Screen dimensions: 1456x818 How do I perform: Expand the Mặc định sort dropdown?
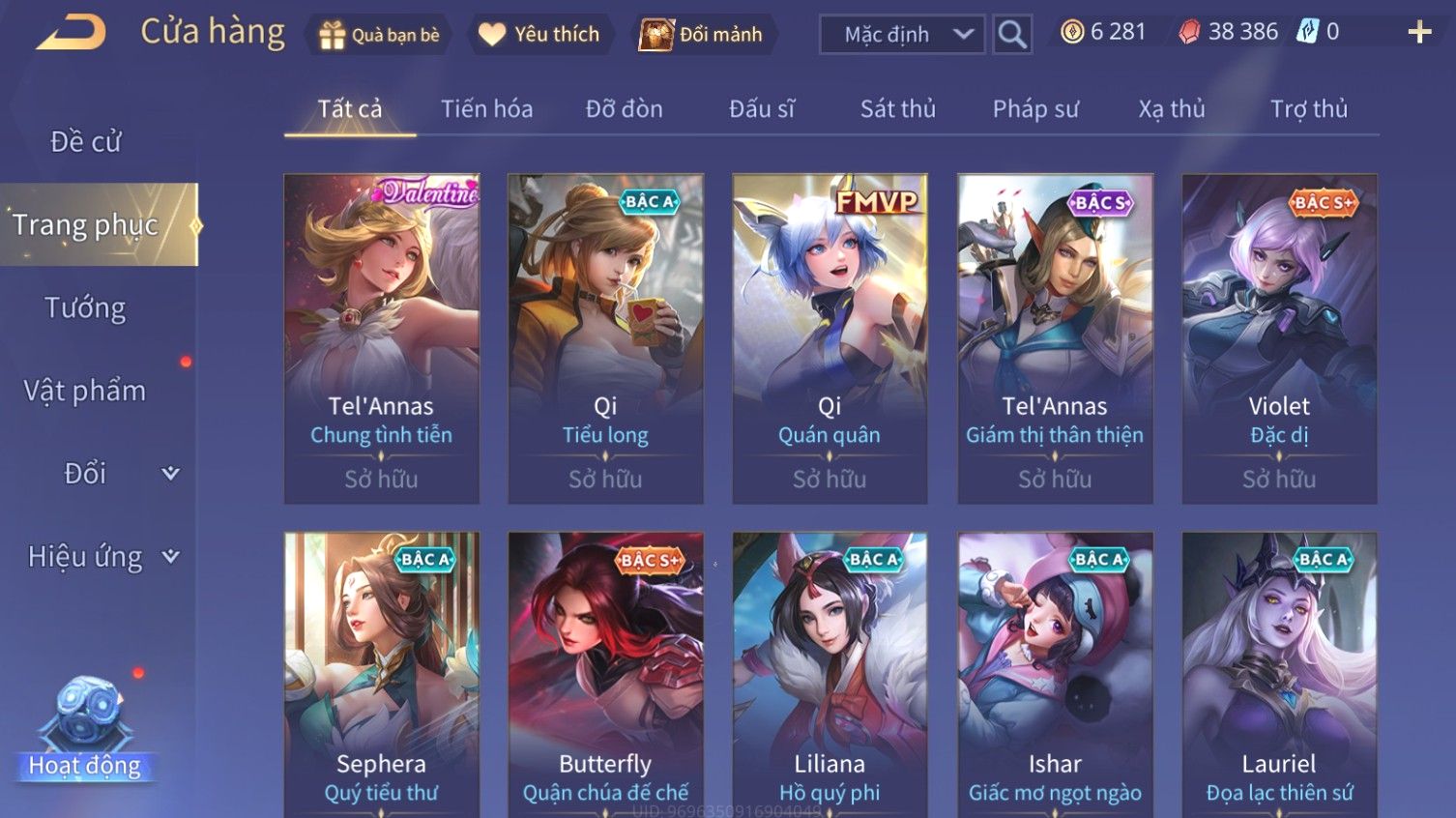902,35
